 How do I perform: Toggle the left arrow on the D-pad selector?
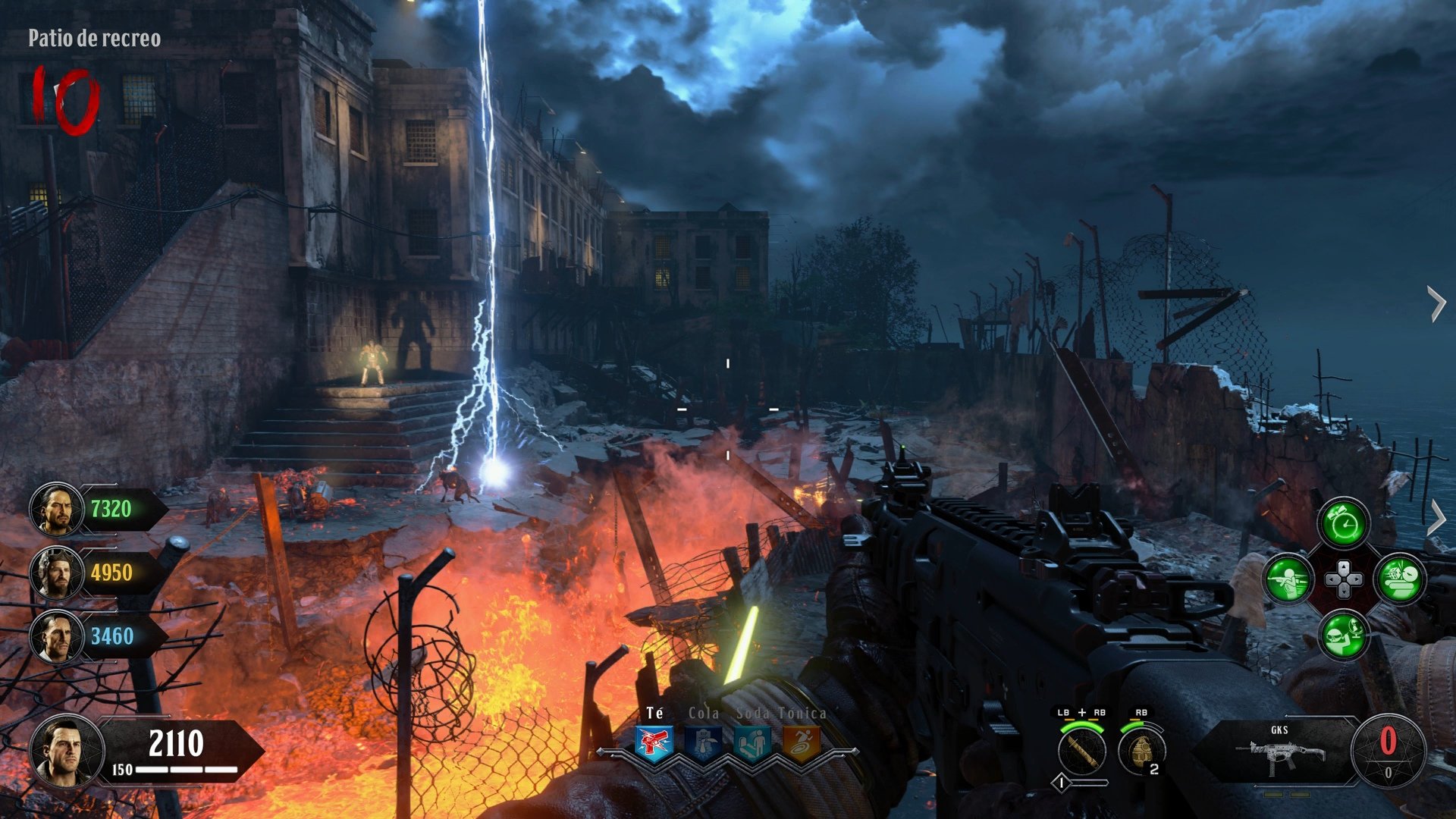pos(1332,579)
